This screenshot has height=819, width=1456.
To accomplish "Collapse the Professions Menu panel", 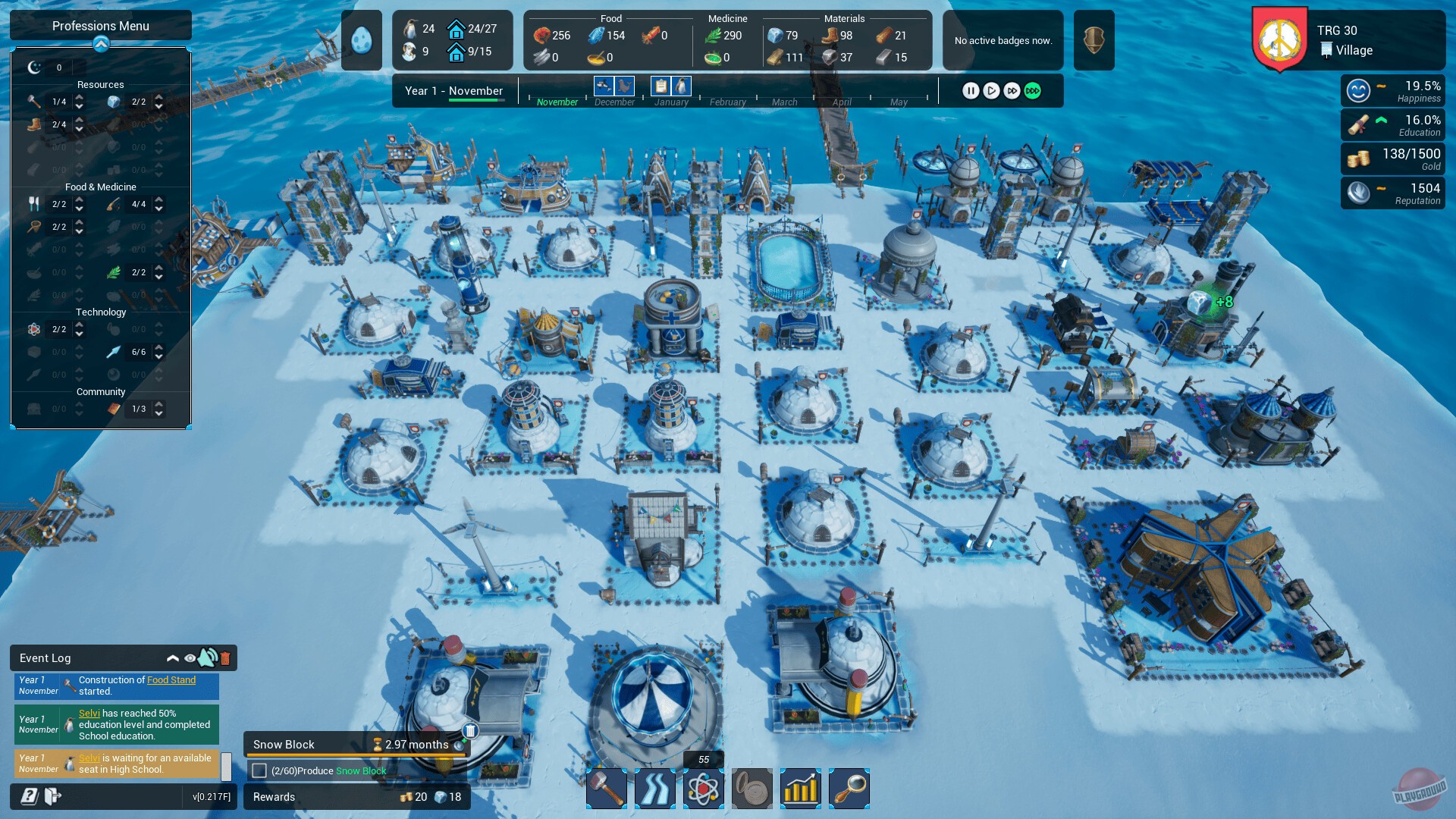I will point(101,44).
